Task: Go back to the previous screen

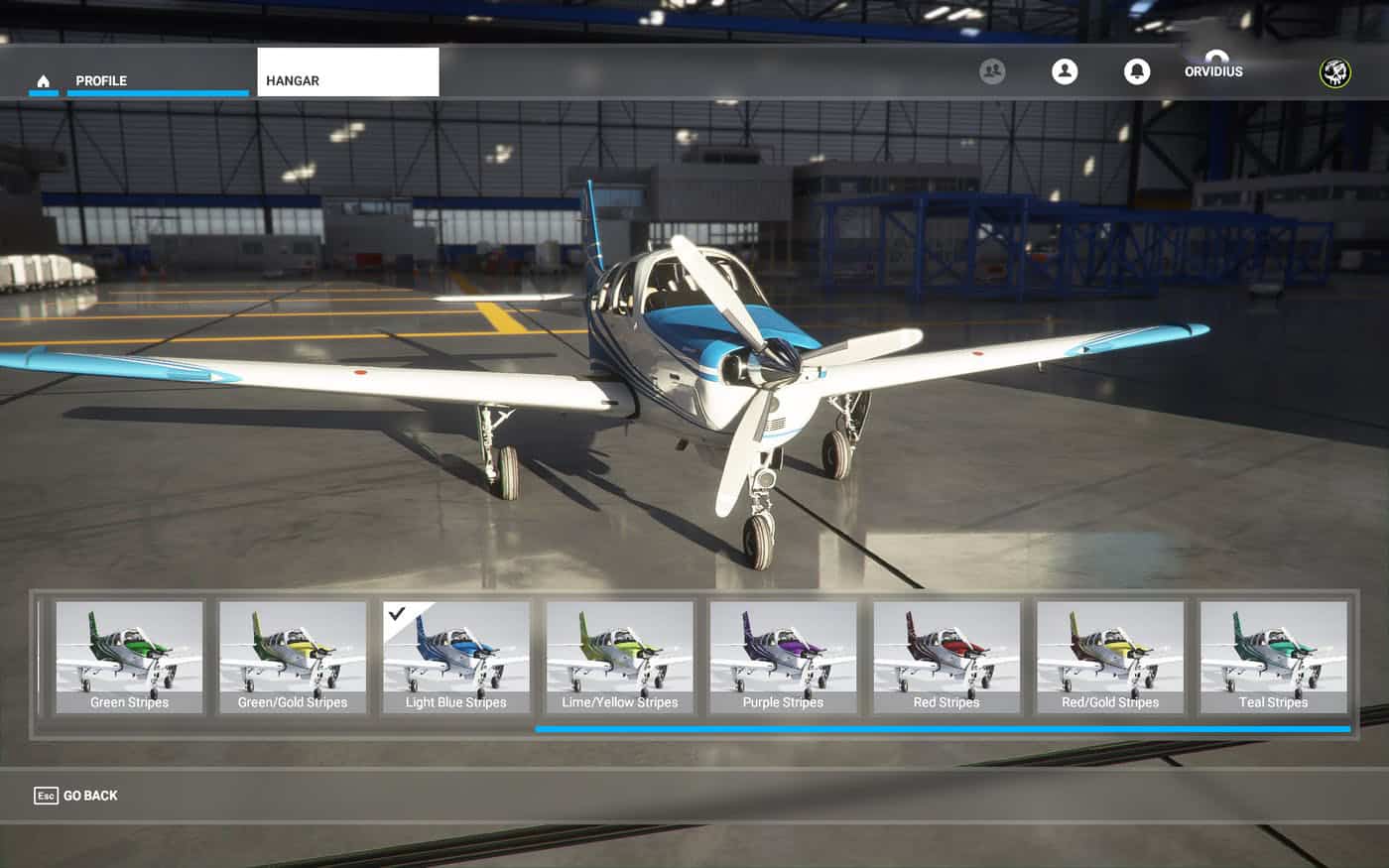Action: click(76, 796)
